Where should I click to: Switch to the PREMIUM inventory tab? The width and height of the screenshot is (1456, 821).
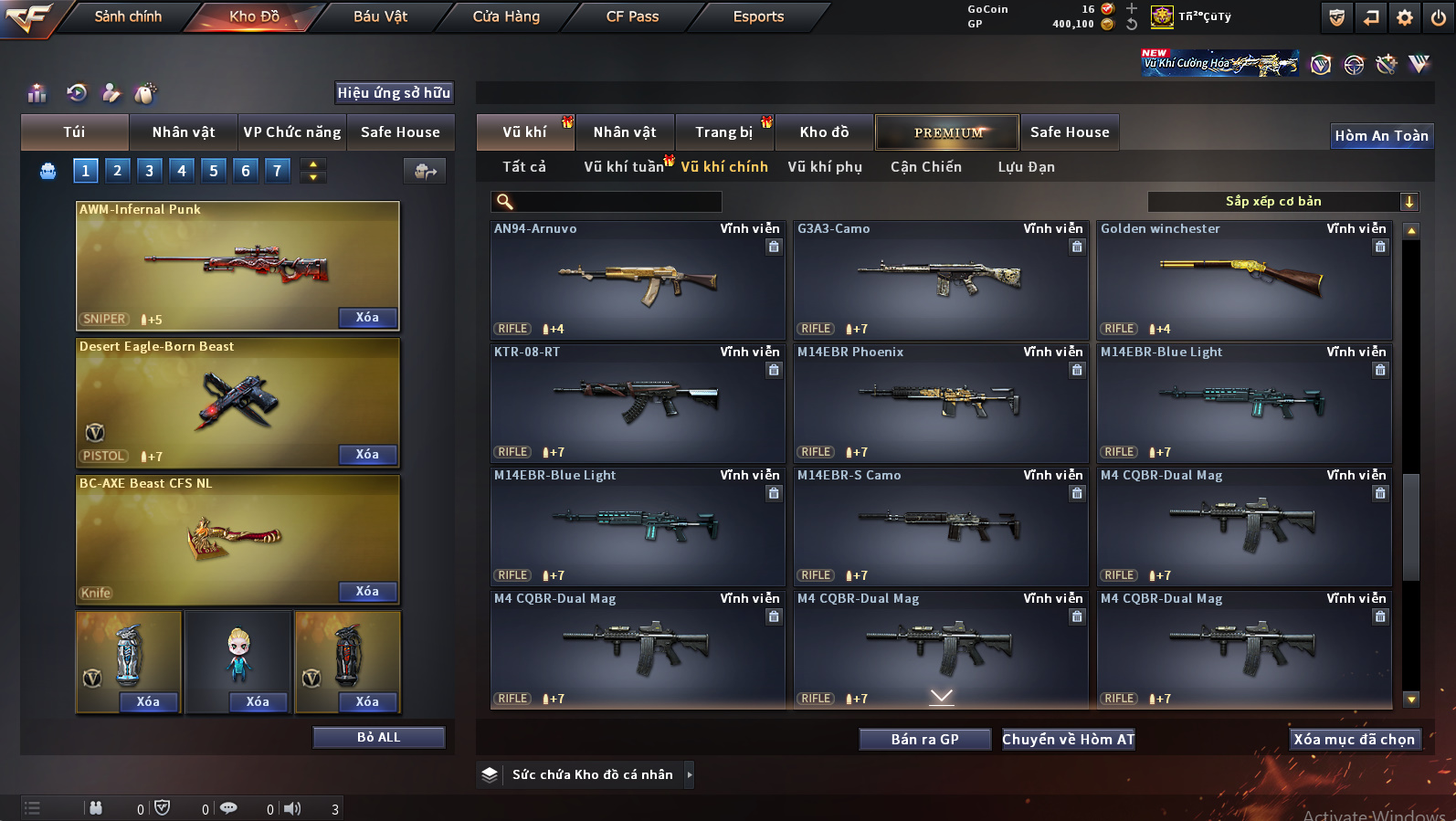coord(948,132)
